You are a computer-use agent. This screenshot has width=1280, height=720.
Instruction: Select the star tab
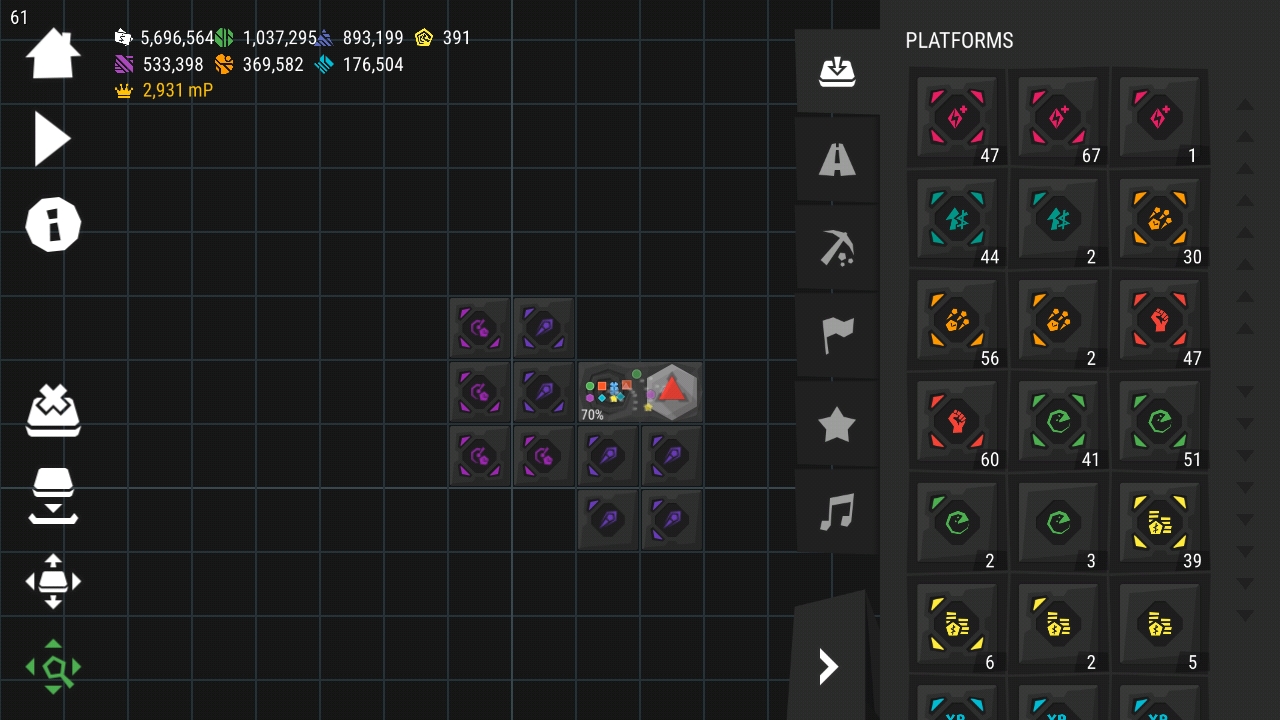[837, 425]
